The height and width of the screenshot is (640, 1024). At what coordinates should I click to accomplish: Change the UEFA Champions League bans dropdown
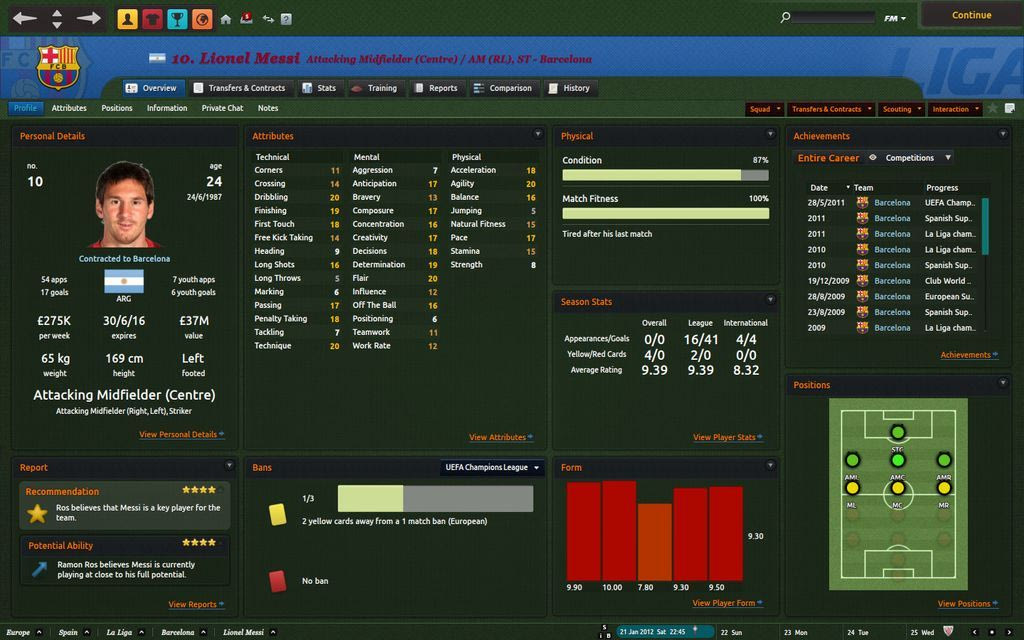click(x=493, y=467)
